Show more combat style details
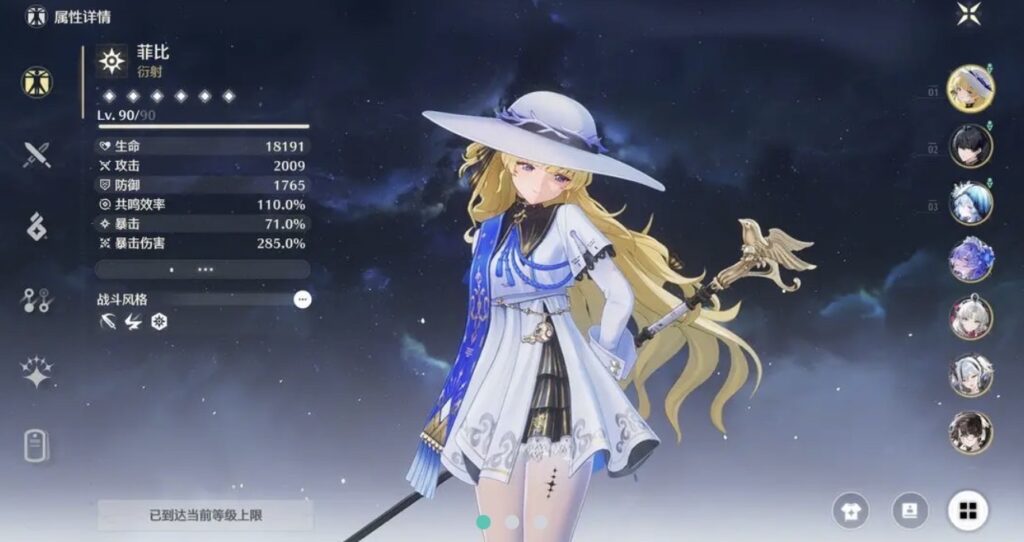The height and width of the screenshot is (542, 1024). tap(302, 299)
